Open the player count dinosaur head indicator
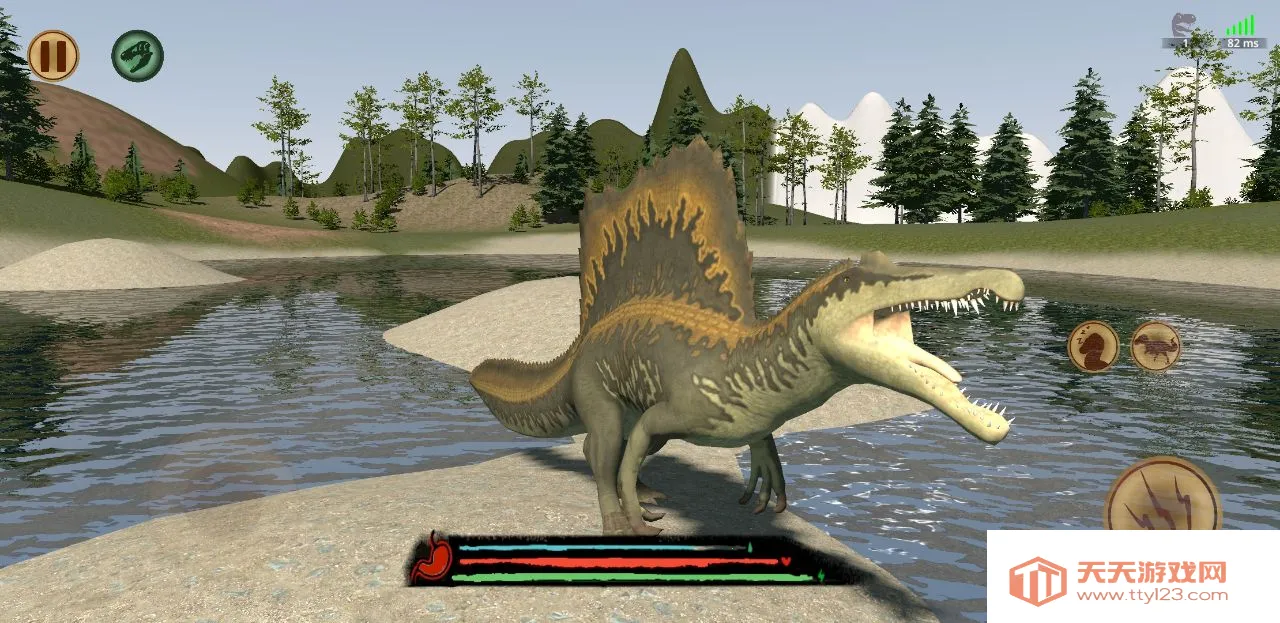Viewport: 1280px width, 623px height. click(x=1185, y=25)
